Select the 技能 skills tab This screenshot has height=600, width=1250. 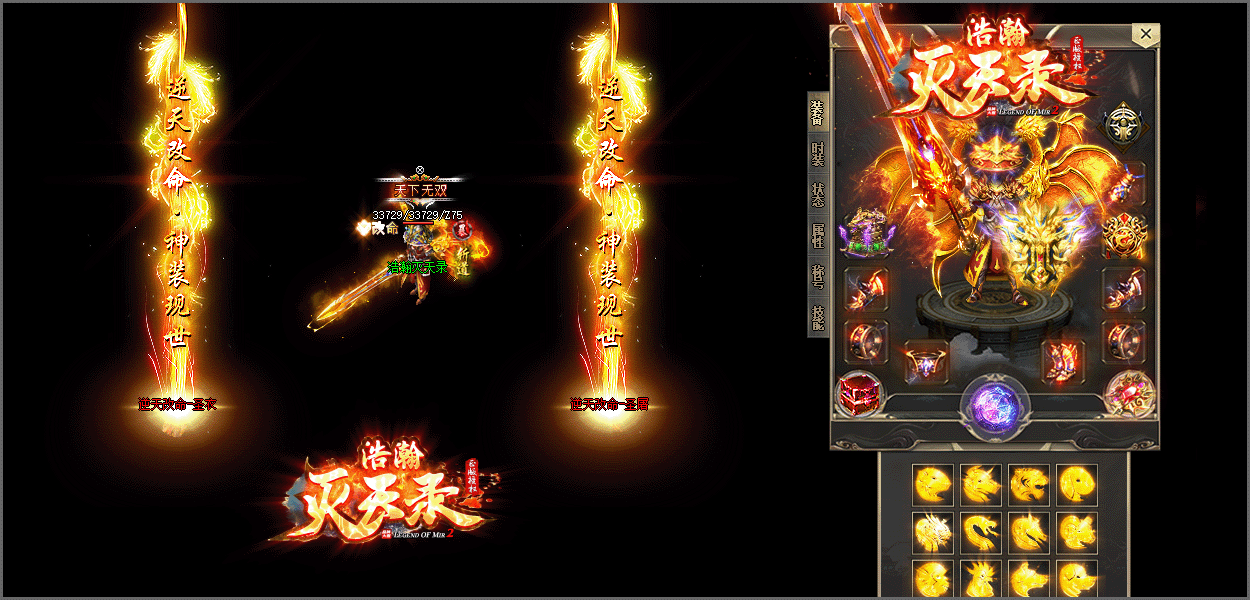[x=818, y=318]
